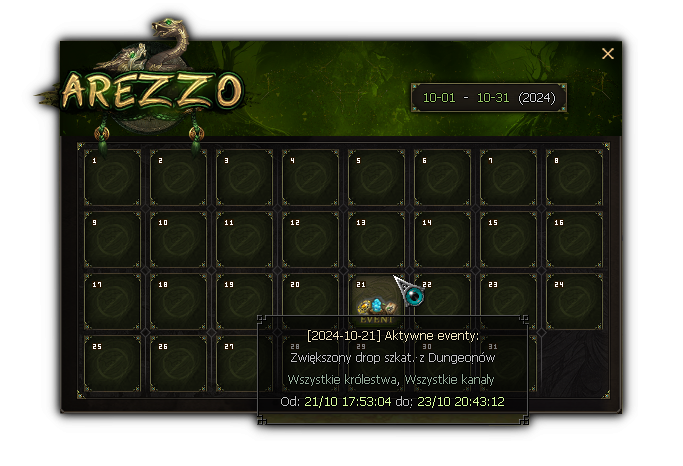Pick calendar day 3

coord(244,177)
